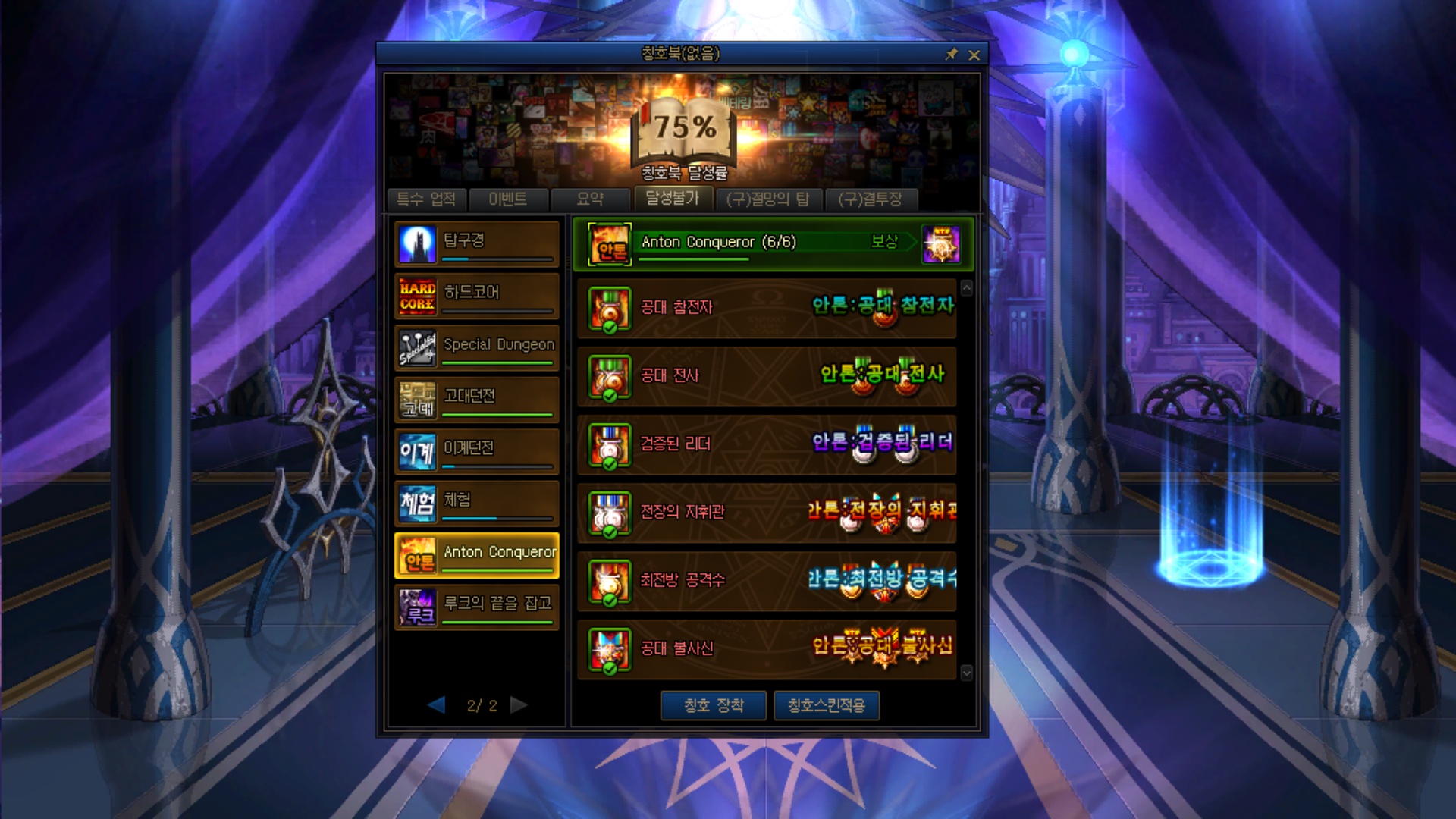Apply title skin with 칭호스킨적용
The image size is (1456, 819).
[x=827, y=705]
